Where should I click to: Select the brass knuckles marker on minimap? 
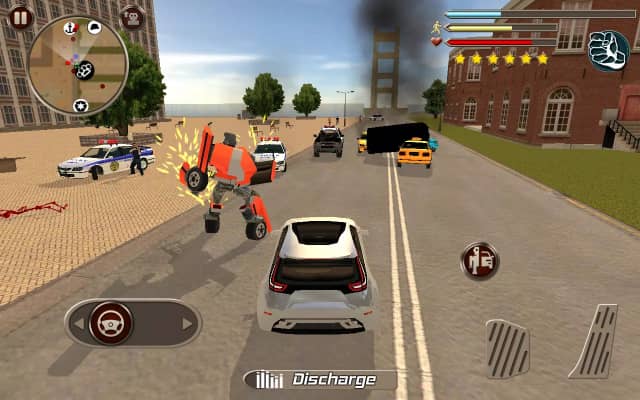[85, 70]
